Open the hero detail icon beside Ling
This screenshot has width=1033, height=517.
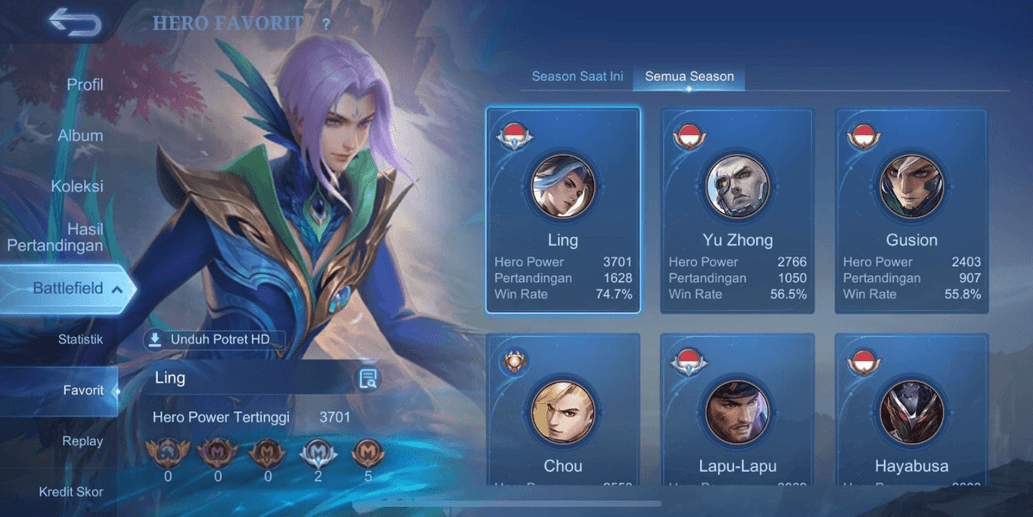368,378
